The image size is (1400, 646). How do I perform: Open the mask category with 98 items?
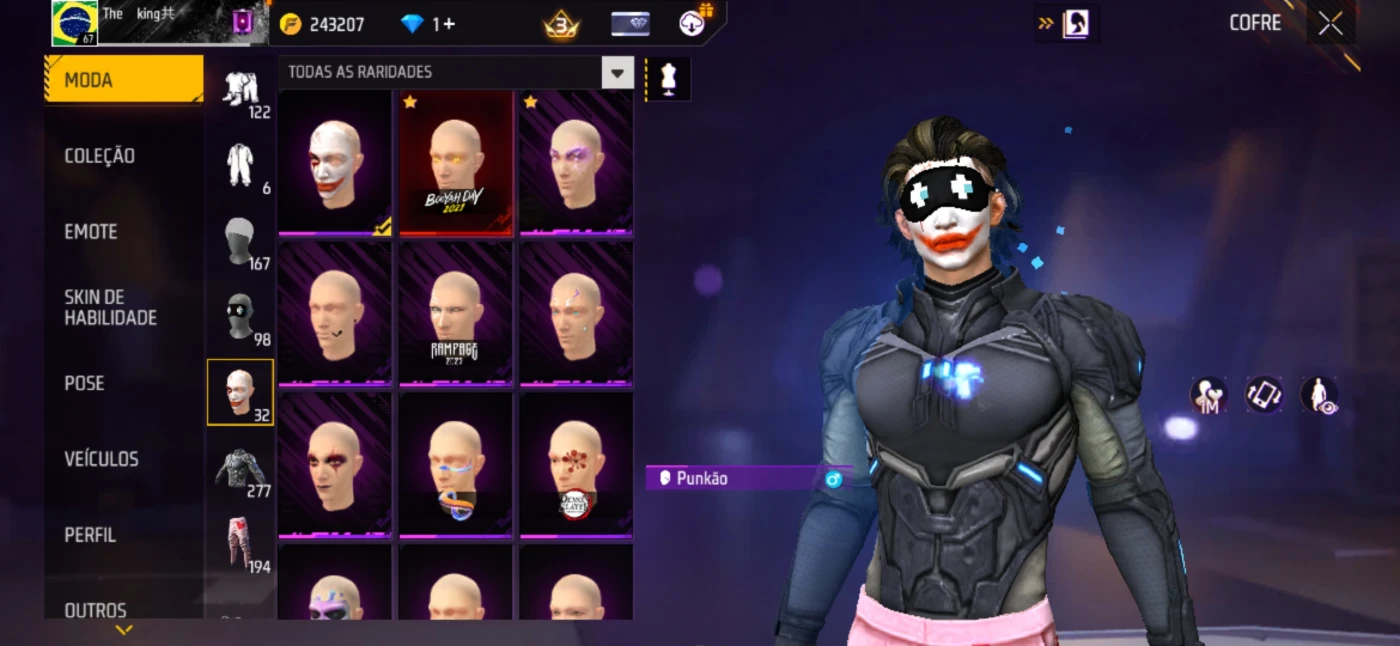(240, 319)
